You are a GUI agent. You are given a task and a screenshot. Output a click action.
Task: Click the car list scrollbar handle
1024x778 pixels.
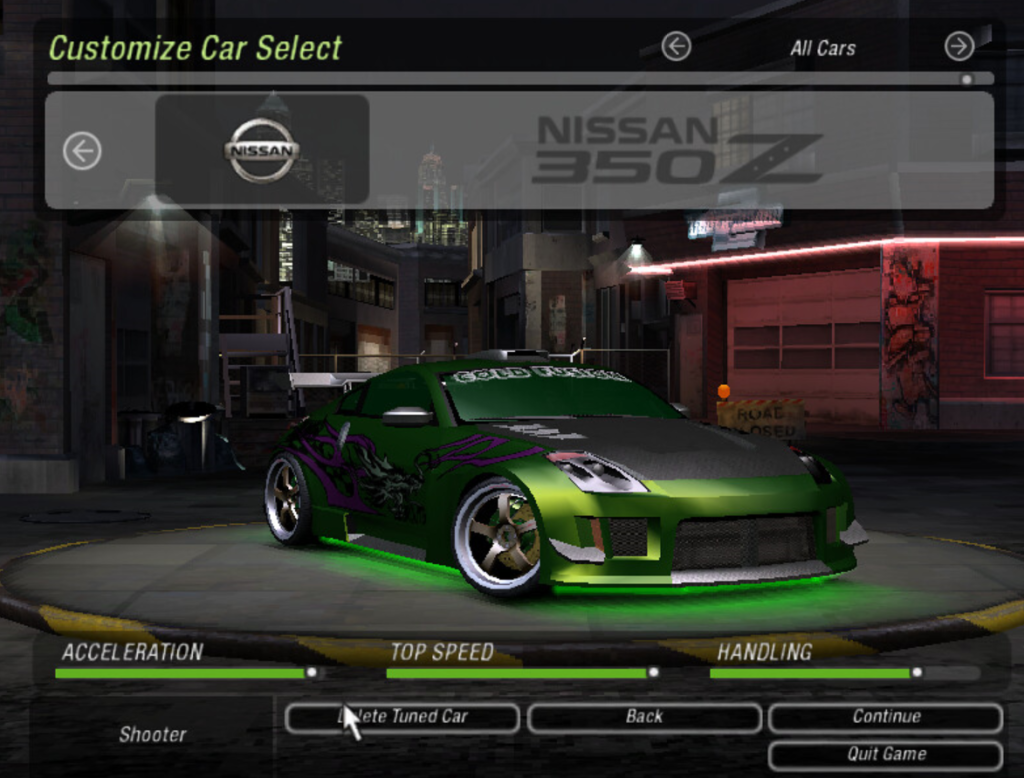[x=966, y=78]
